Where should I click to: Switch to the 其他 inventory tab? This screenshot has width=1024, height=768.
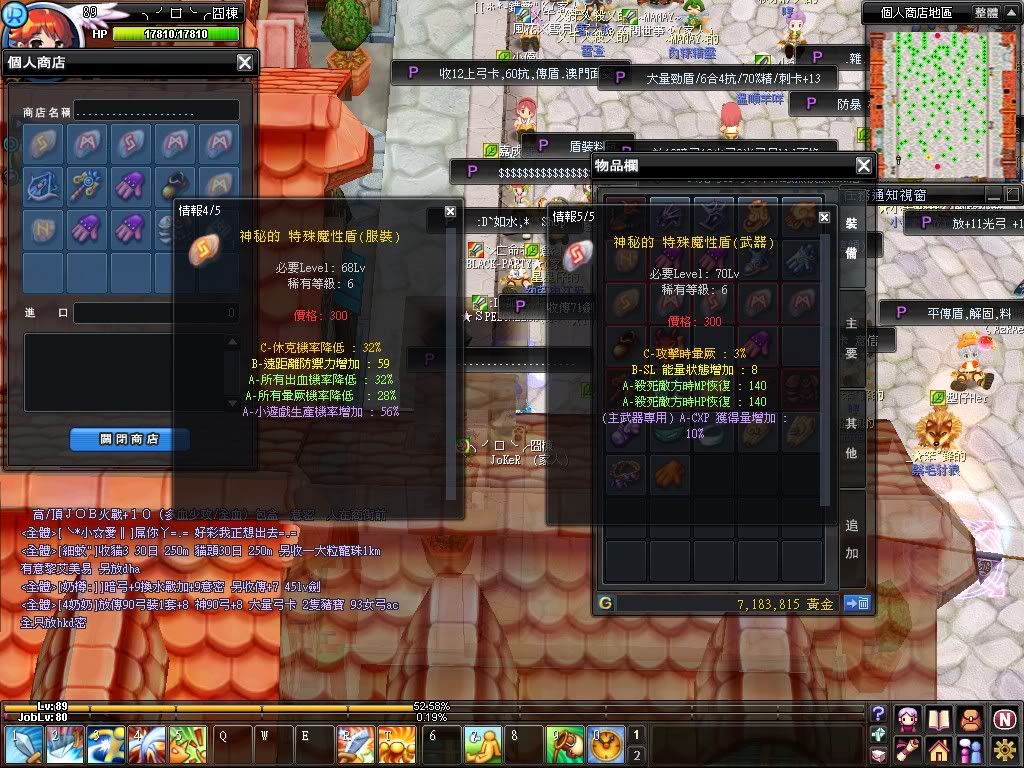[x=852, y=438]
